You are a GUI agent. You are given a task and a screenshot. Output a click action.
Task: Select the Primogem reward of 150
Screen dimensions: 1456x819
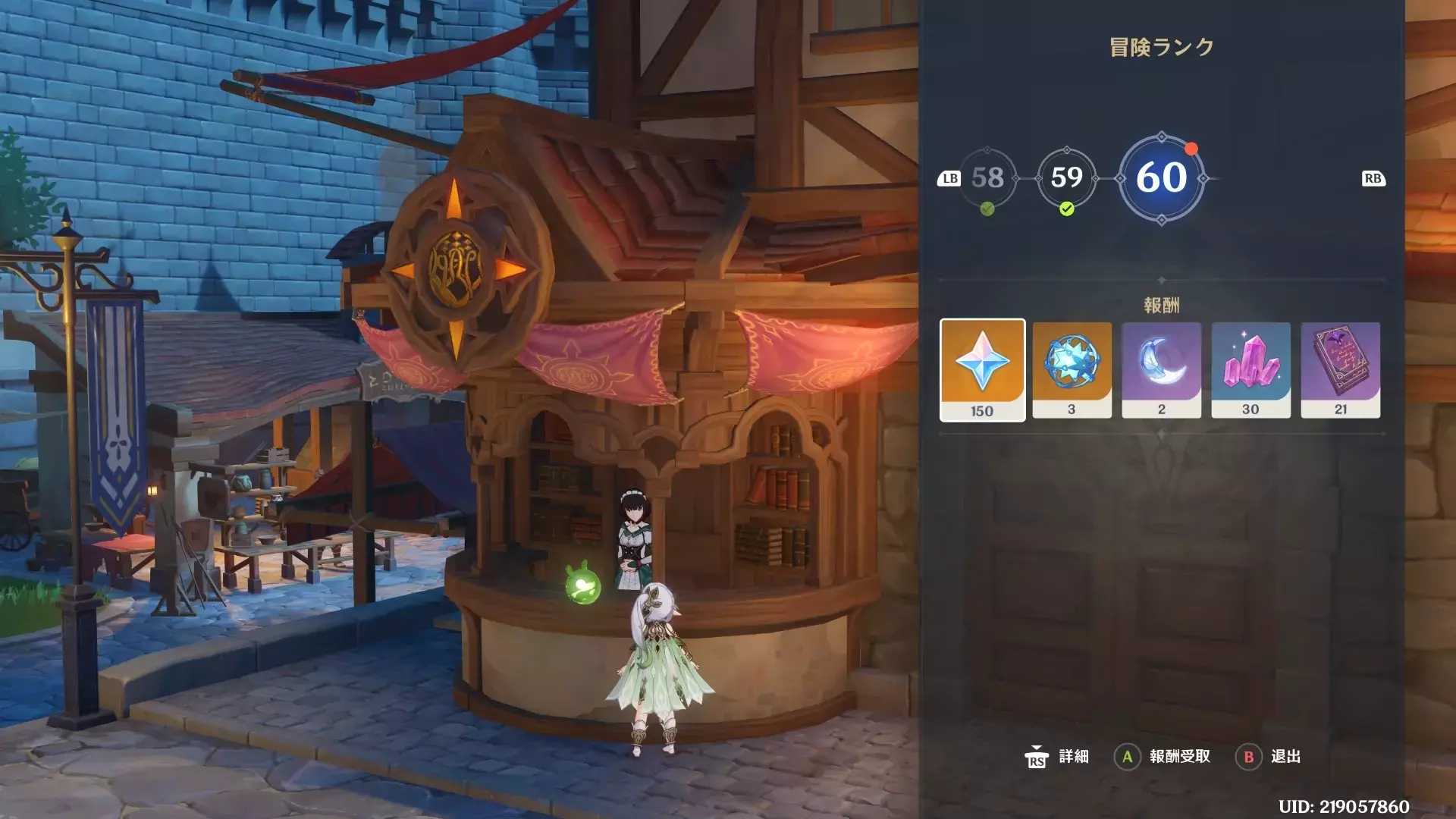coord(982,369)
